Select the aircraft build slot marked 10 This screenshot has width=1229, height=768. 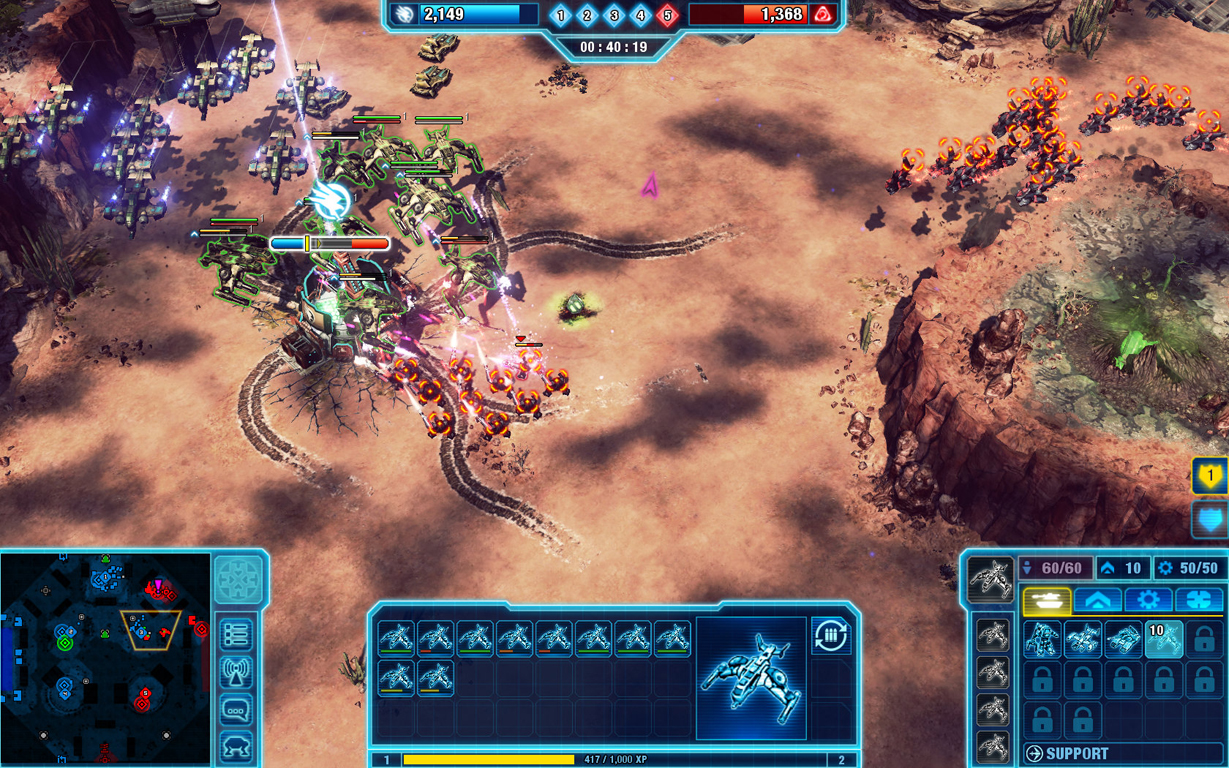tap(1163, 639)
